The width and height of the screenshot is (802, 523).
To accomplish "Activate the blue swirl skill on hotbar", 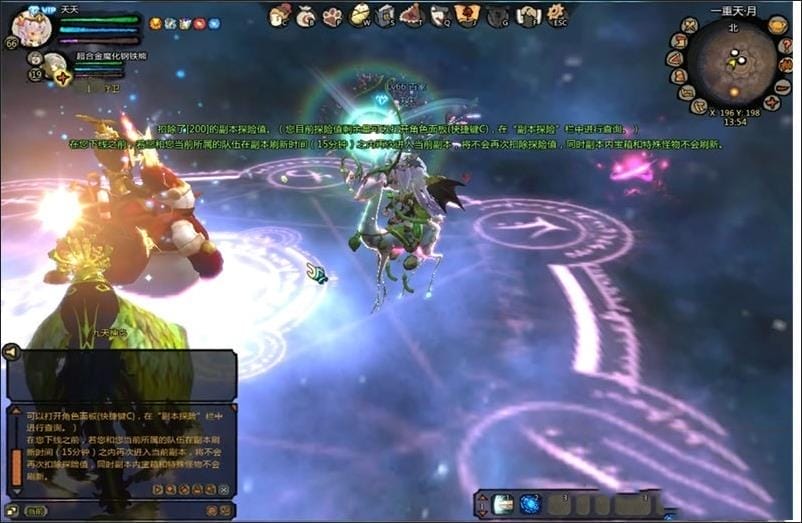I will (x=530, y=505).
